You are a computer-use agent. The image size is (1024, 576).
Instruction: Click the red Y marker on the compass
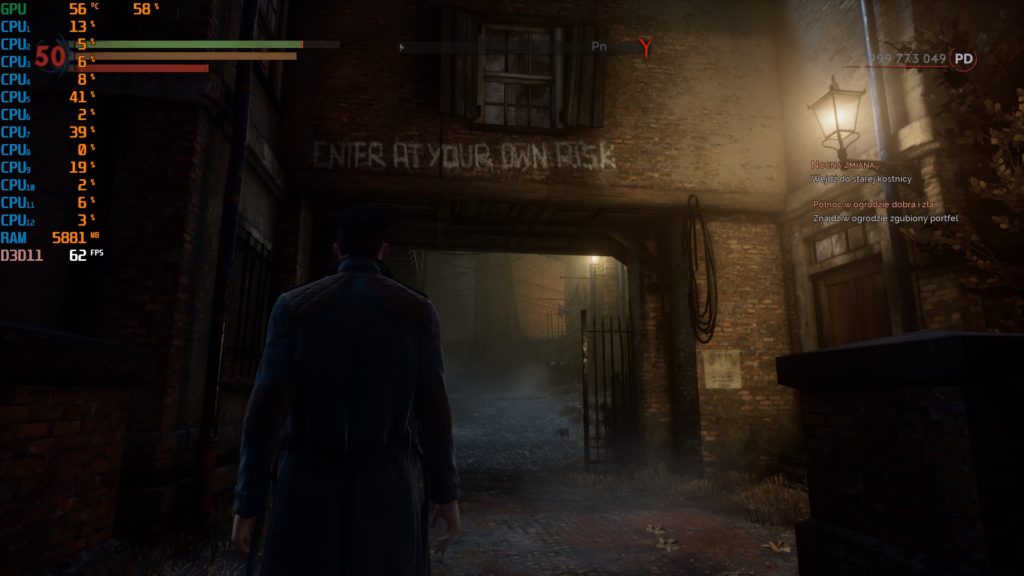point(648,47)
